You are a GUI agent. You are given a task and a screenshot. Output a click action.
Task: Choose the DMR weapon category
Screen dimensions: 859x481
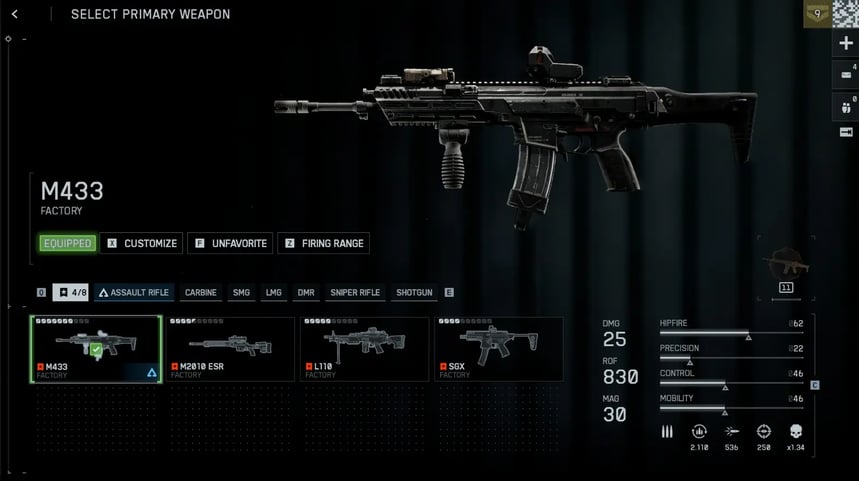tap(305, 292)
